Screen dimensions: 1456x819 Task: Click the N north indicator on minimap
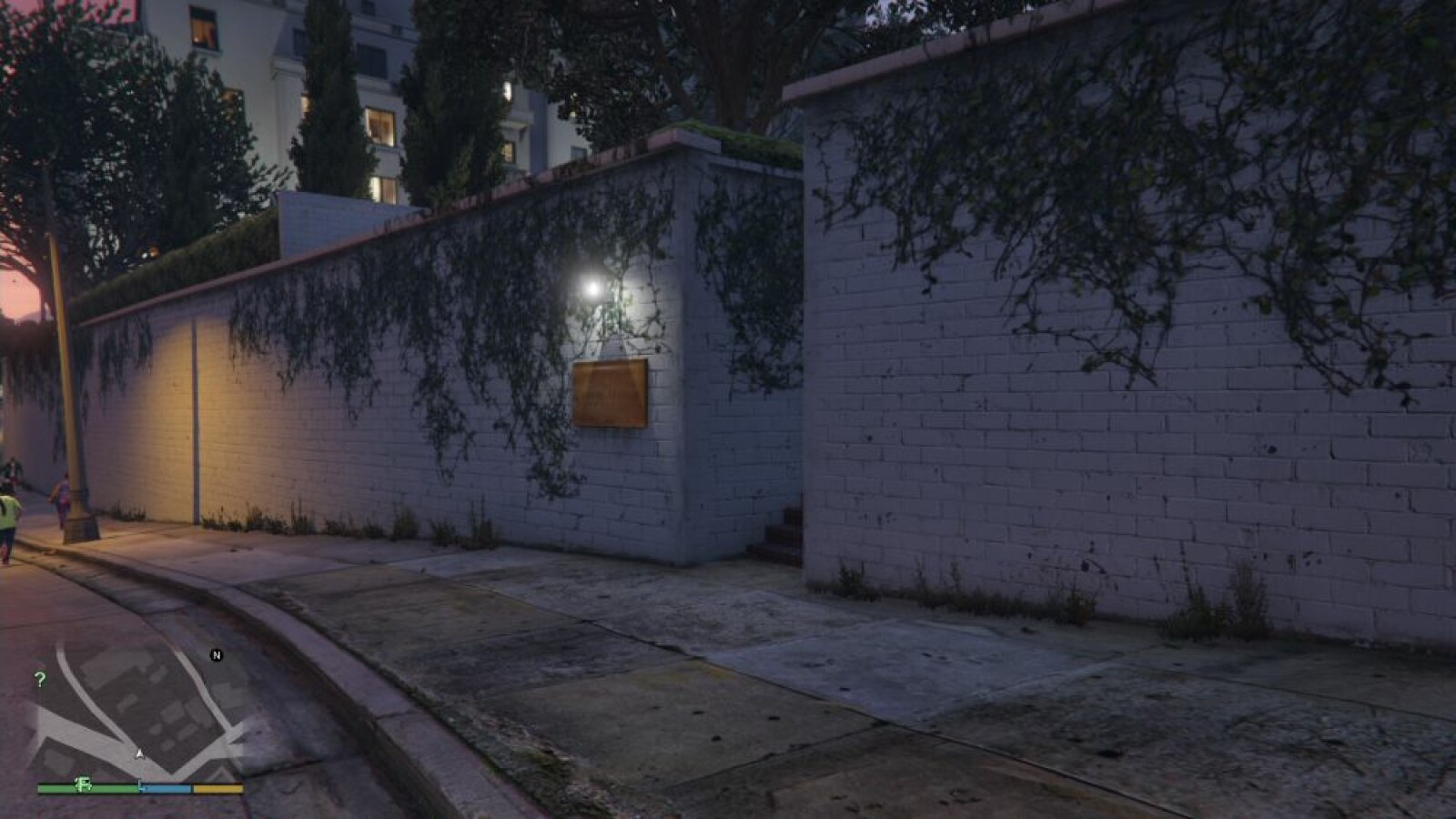pos(216,653)
